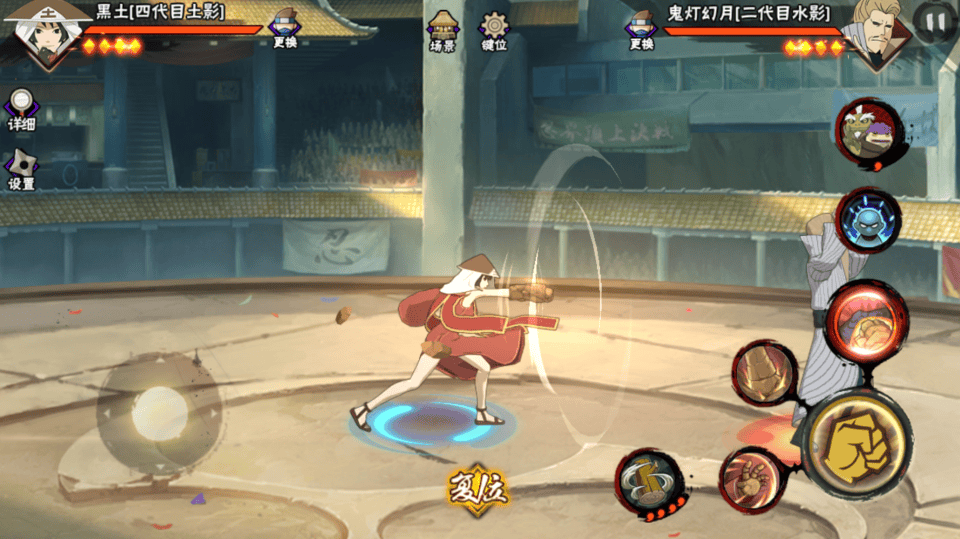This screenshot has height=539, width=960.
Task: Open the 设置 settings shuriken icon
Action: tap(21, 170)
